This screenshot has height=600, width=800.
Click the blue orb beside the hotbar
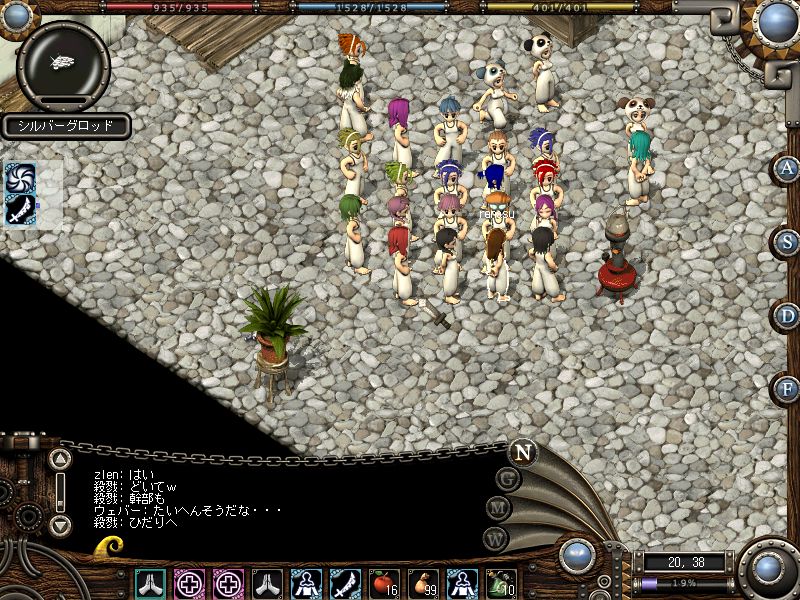coord(578,555)
